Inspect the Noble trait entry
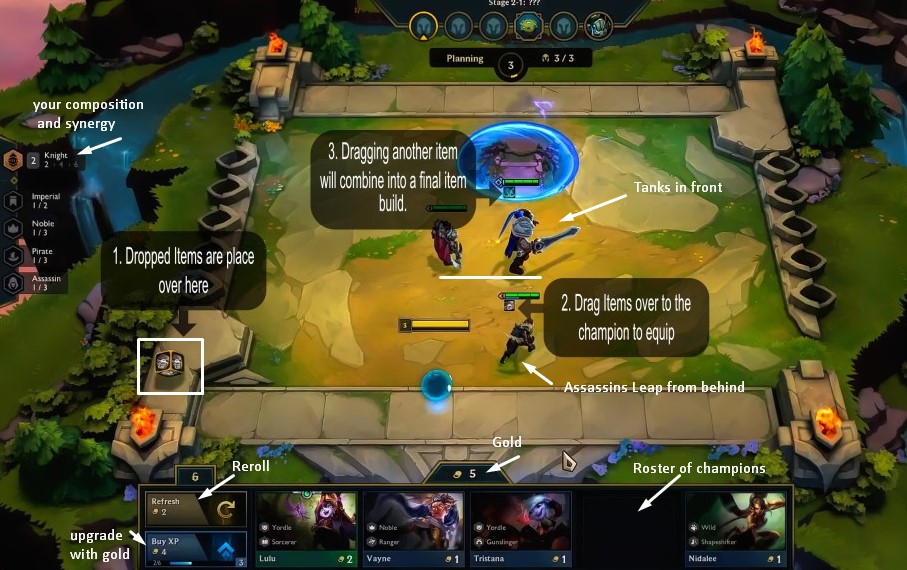 [x=36, y=228]
